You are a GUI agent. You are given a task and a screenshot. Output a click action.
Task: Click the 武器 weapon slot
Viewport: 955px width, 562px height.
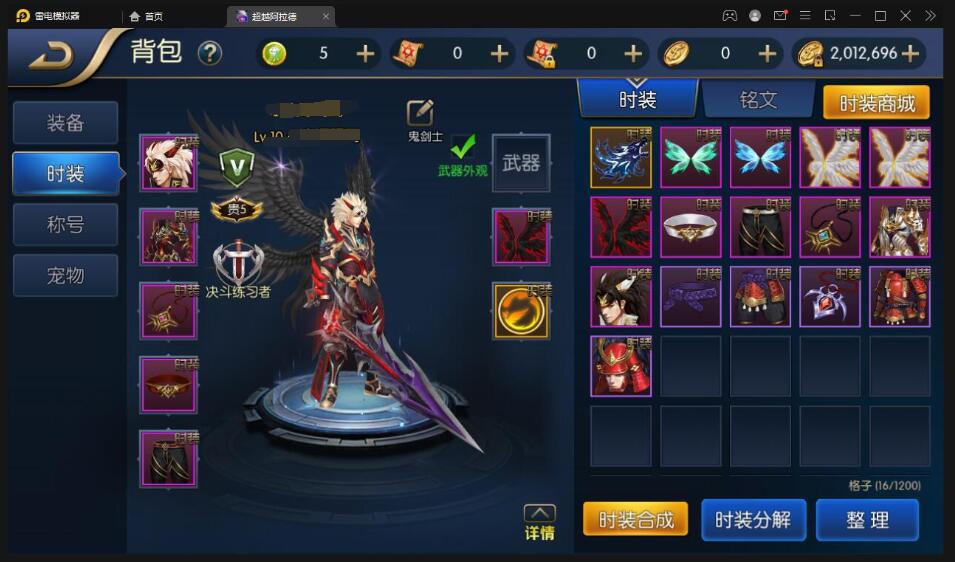(521, 163)
